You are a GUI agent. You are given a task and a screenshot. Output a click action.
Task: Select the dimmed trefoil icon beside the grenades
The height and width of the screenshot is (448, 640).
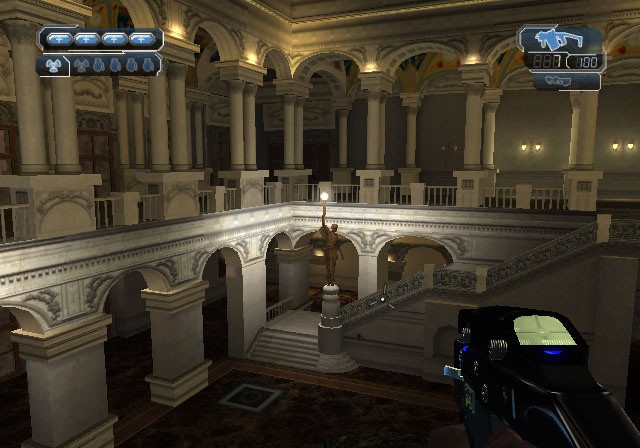point(80,66)
